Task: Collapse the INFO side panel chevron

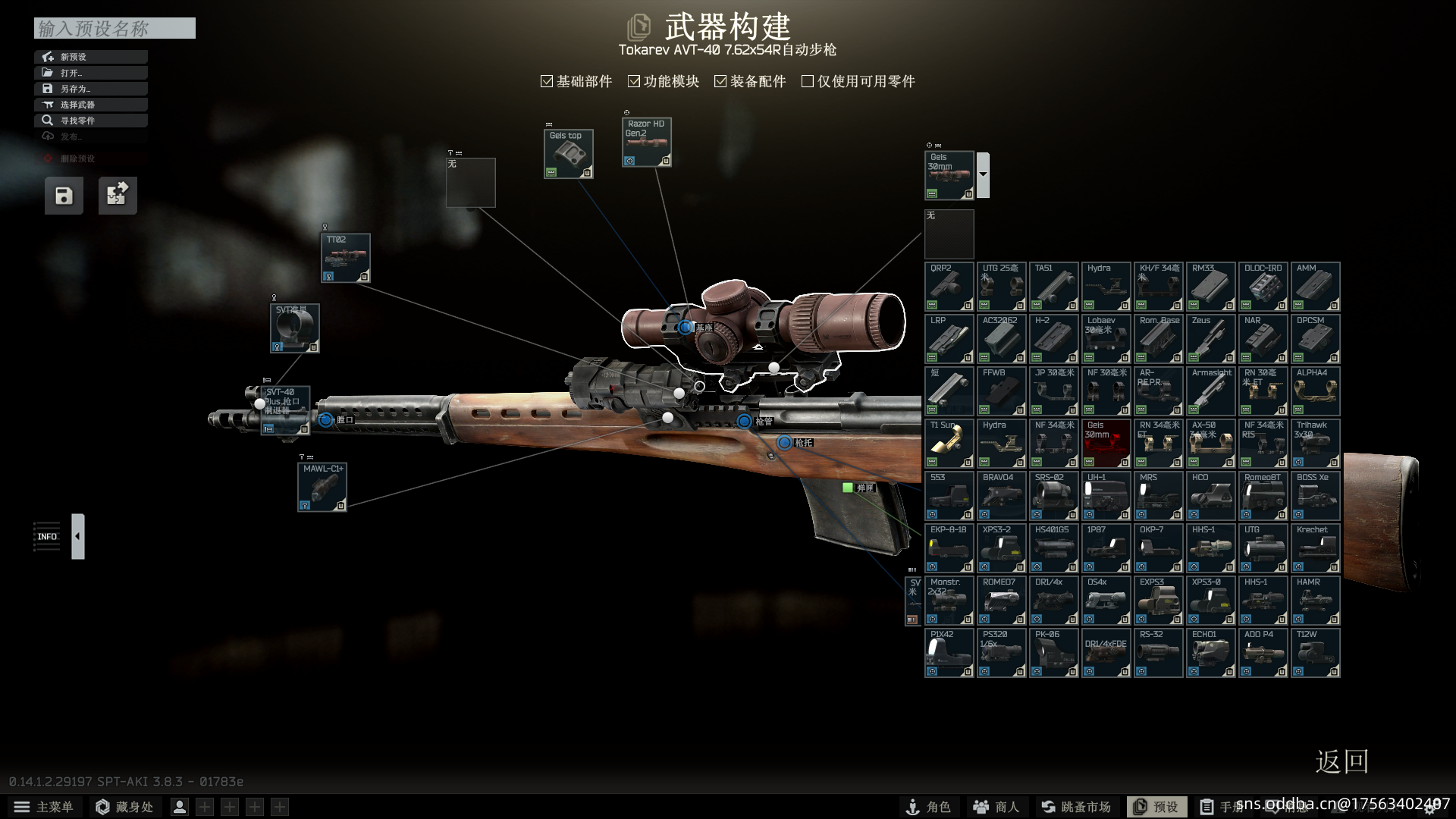Action: pyautogui.click(x=77, y=536)
